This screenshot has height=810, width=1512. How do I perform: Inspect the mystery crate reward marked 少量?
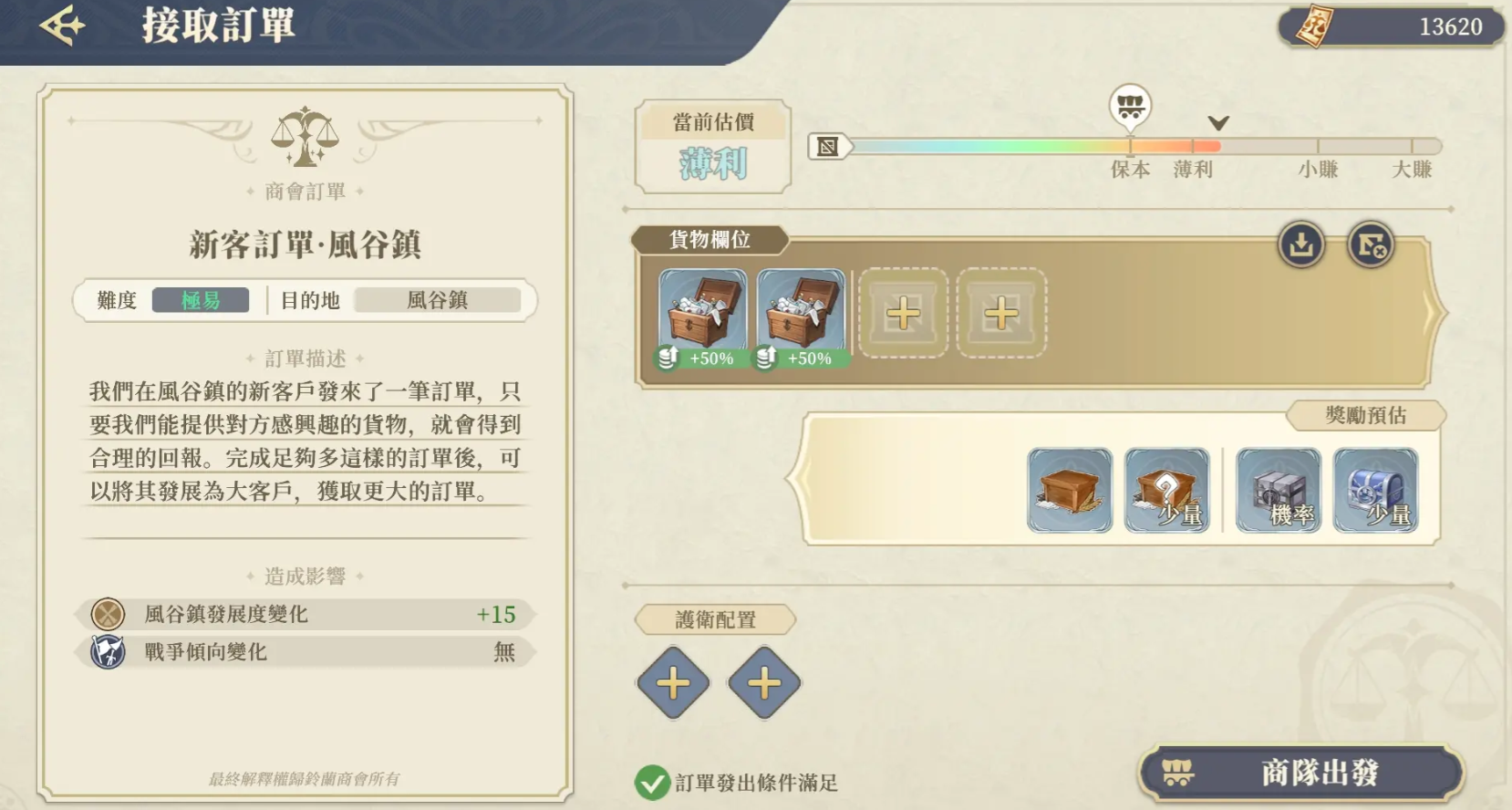[1166, 490]
